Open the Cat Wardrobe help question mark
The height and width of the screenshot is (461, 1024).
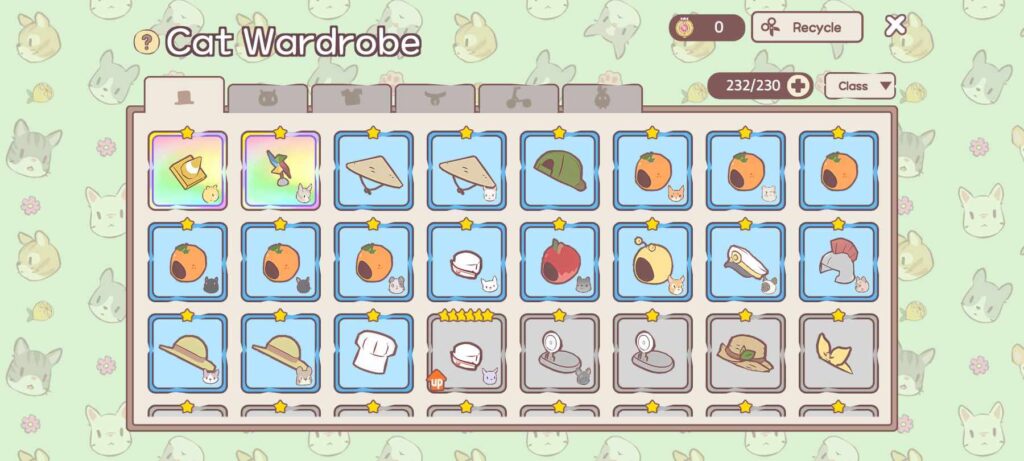click(147, 41)
